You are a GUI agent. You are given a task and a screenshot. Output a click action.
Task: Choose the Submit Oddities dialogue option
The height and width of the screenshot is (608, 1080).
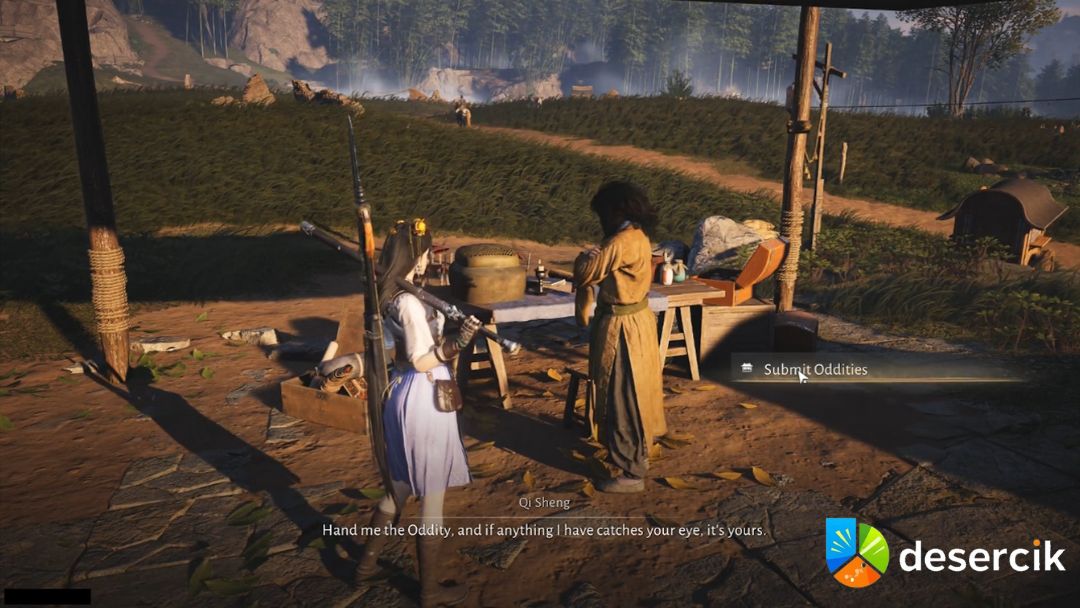point(815,369)
